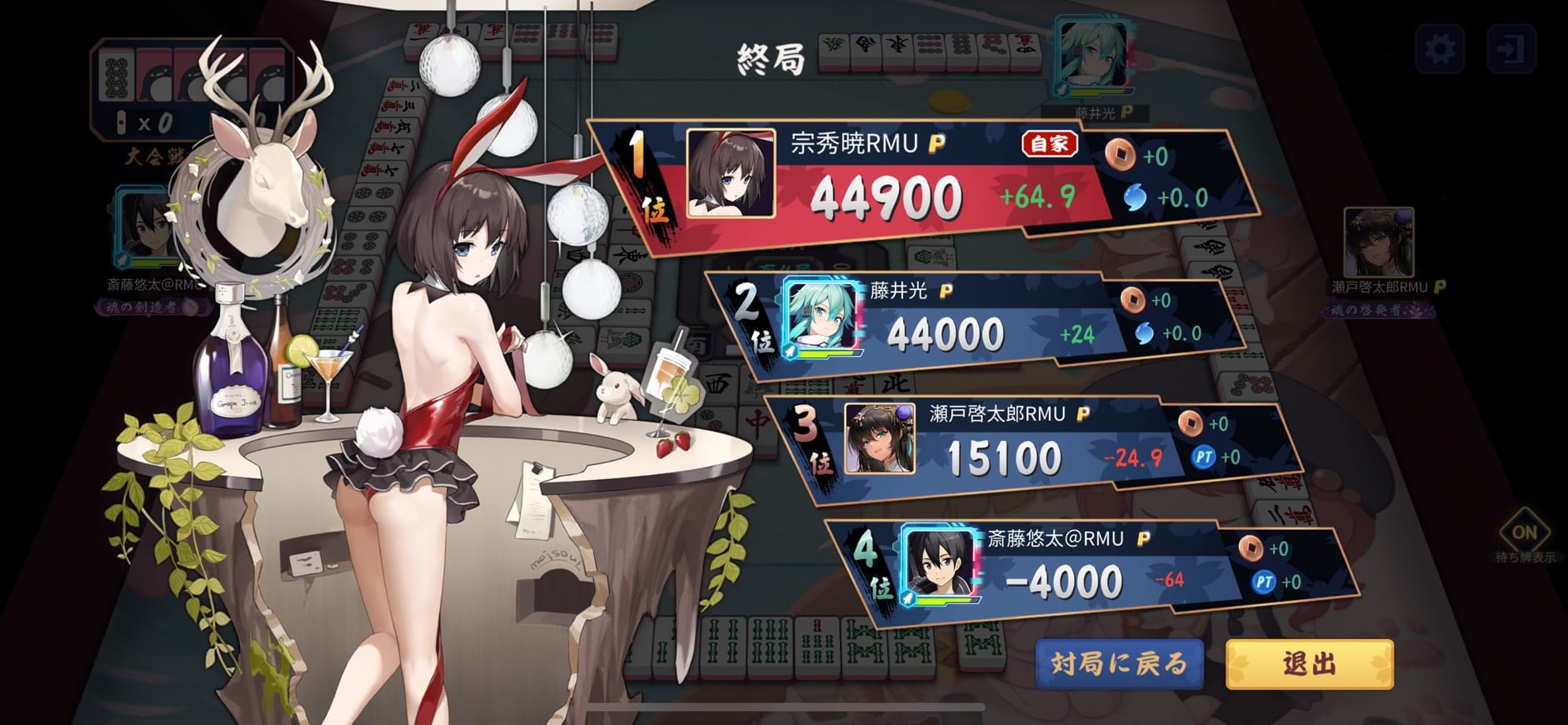
Task: View 瀬戸啓太郎RMU's avatar at the right seat
Action: (x=1378, y=243)
